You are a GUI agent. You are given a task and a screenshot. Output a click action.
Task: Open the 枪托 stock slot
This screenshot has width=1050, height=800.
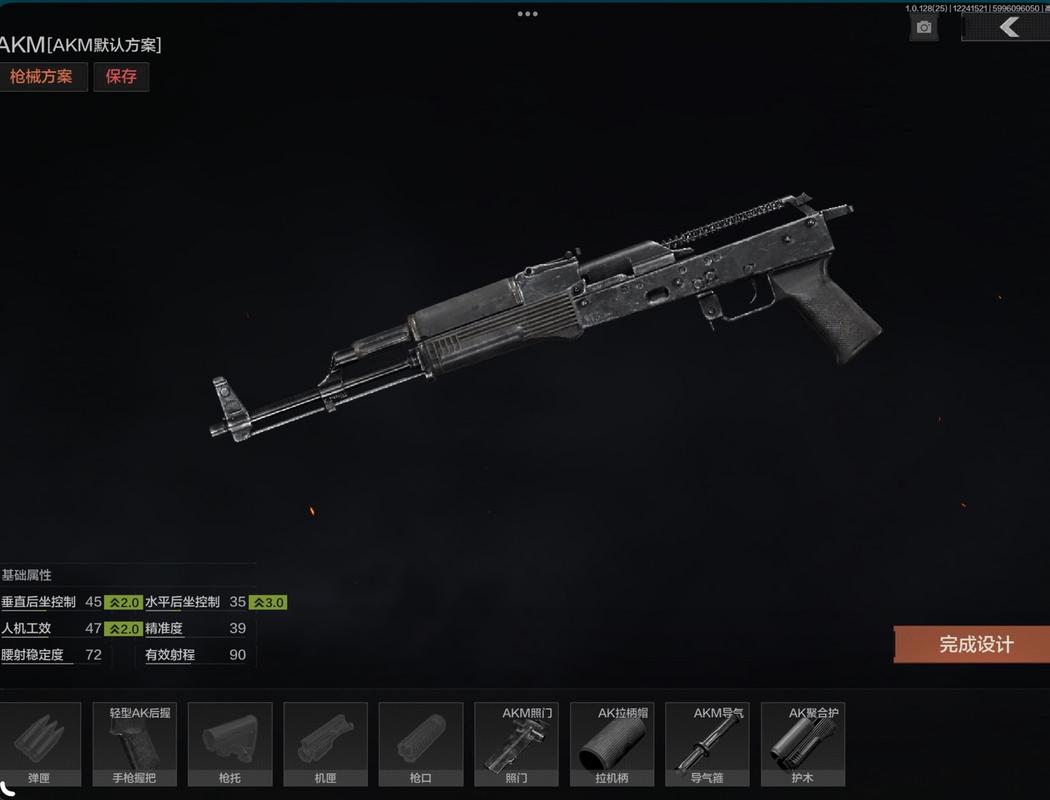[x=230, y=744]
